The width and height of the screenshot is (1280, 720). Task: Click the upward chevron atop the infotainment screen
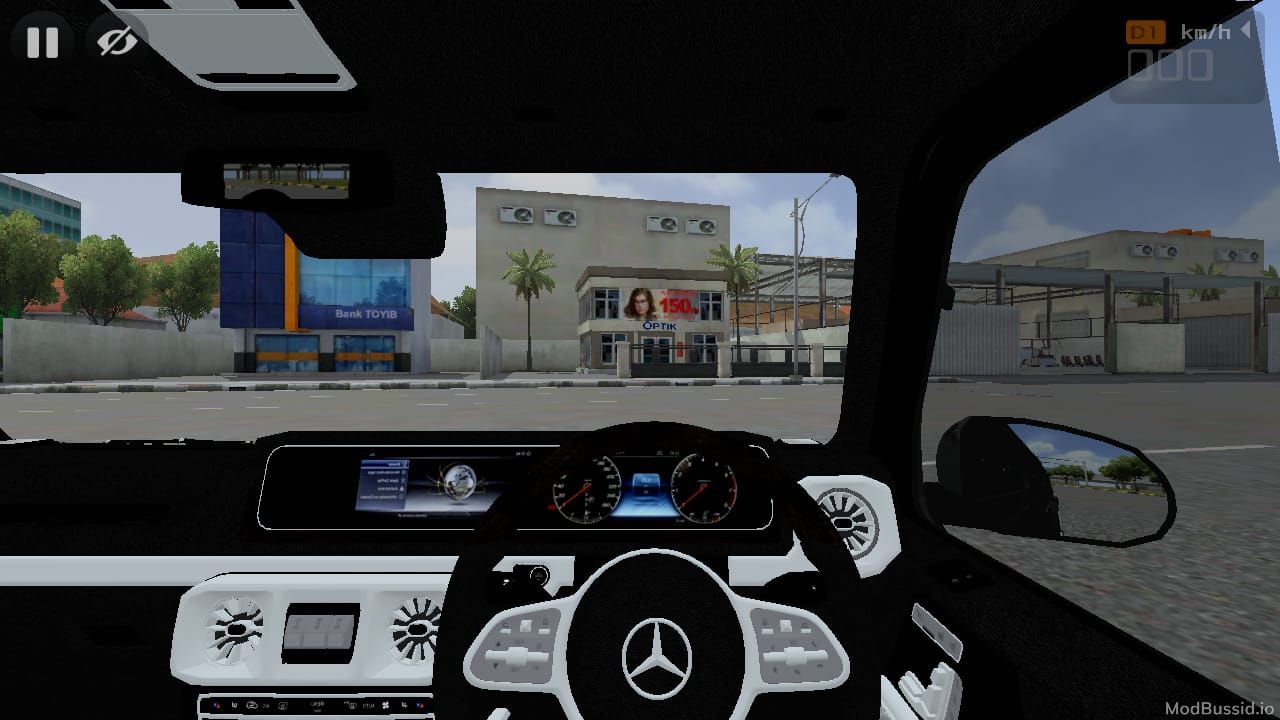click(x=372, y=453)
